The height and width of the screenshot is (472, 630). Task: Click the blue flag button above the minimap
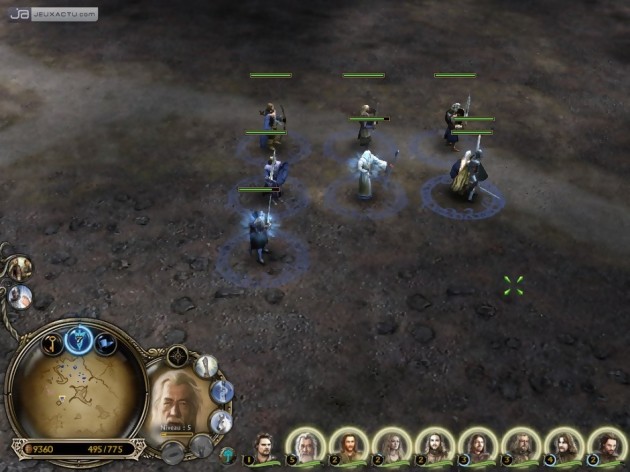click(x=104, y=345)
